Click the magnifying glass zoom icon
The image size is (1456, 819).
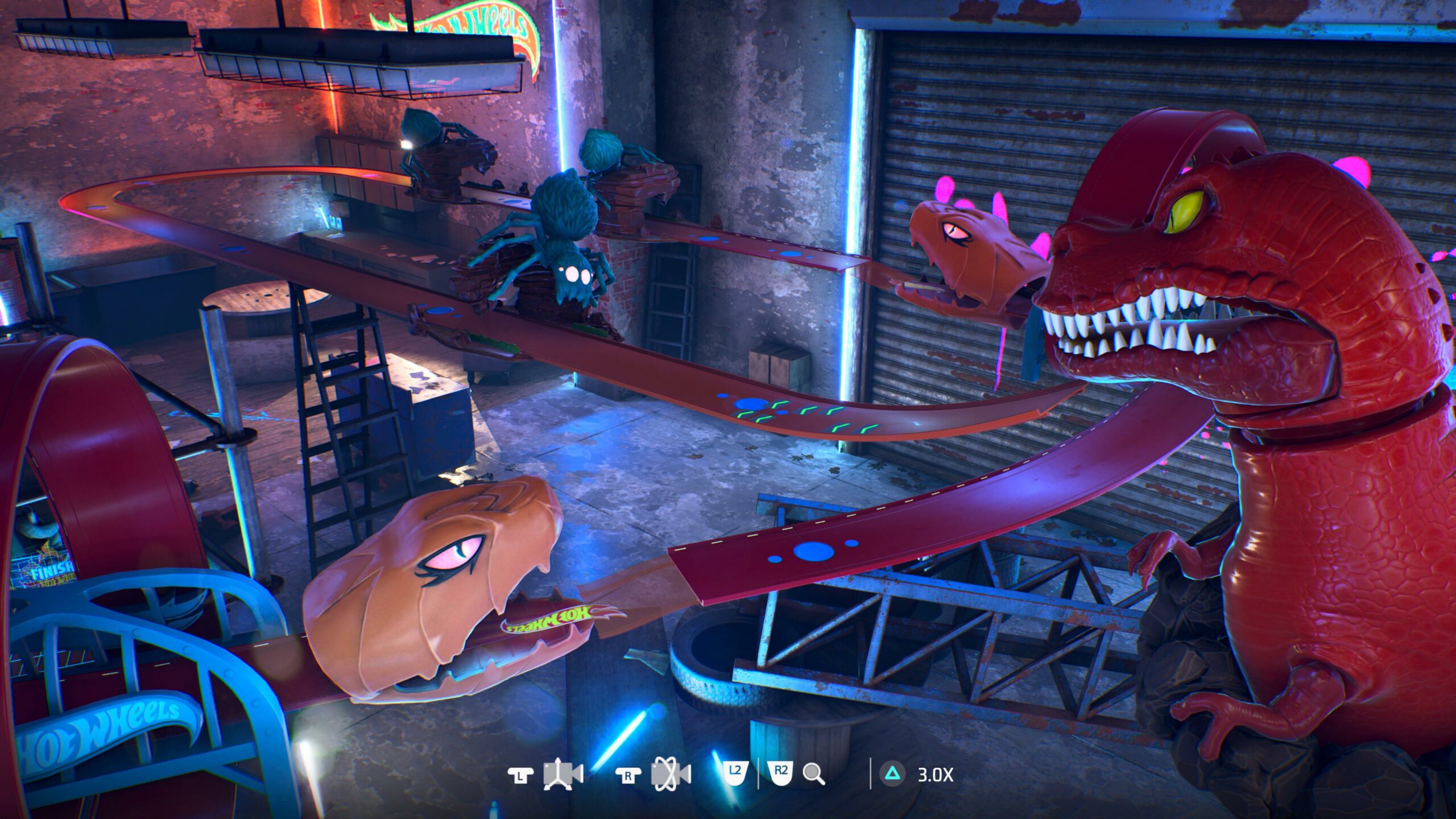(813, 774)
